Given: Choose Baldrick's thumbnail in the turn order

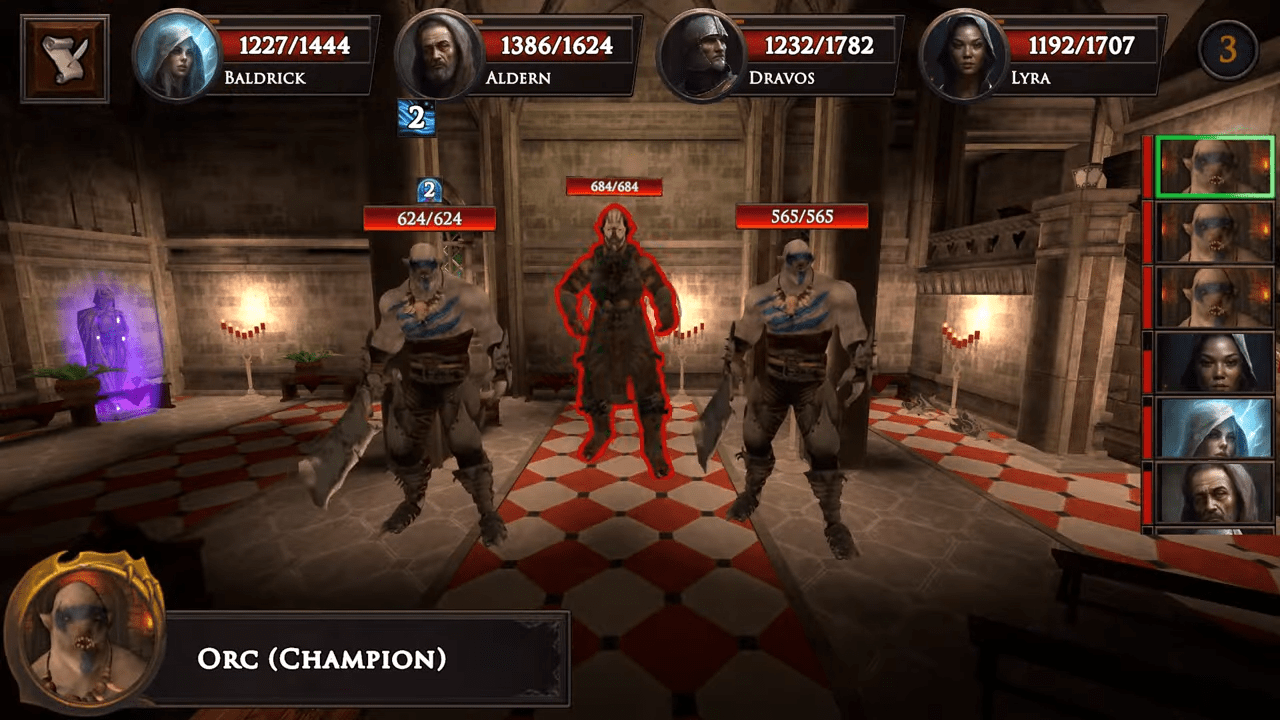Looking at the screenshot, I should click(1215, 428).
